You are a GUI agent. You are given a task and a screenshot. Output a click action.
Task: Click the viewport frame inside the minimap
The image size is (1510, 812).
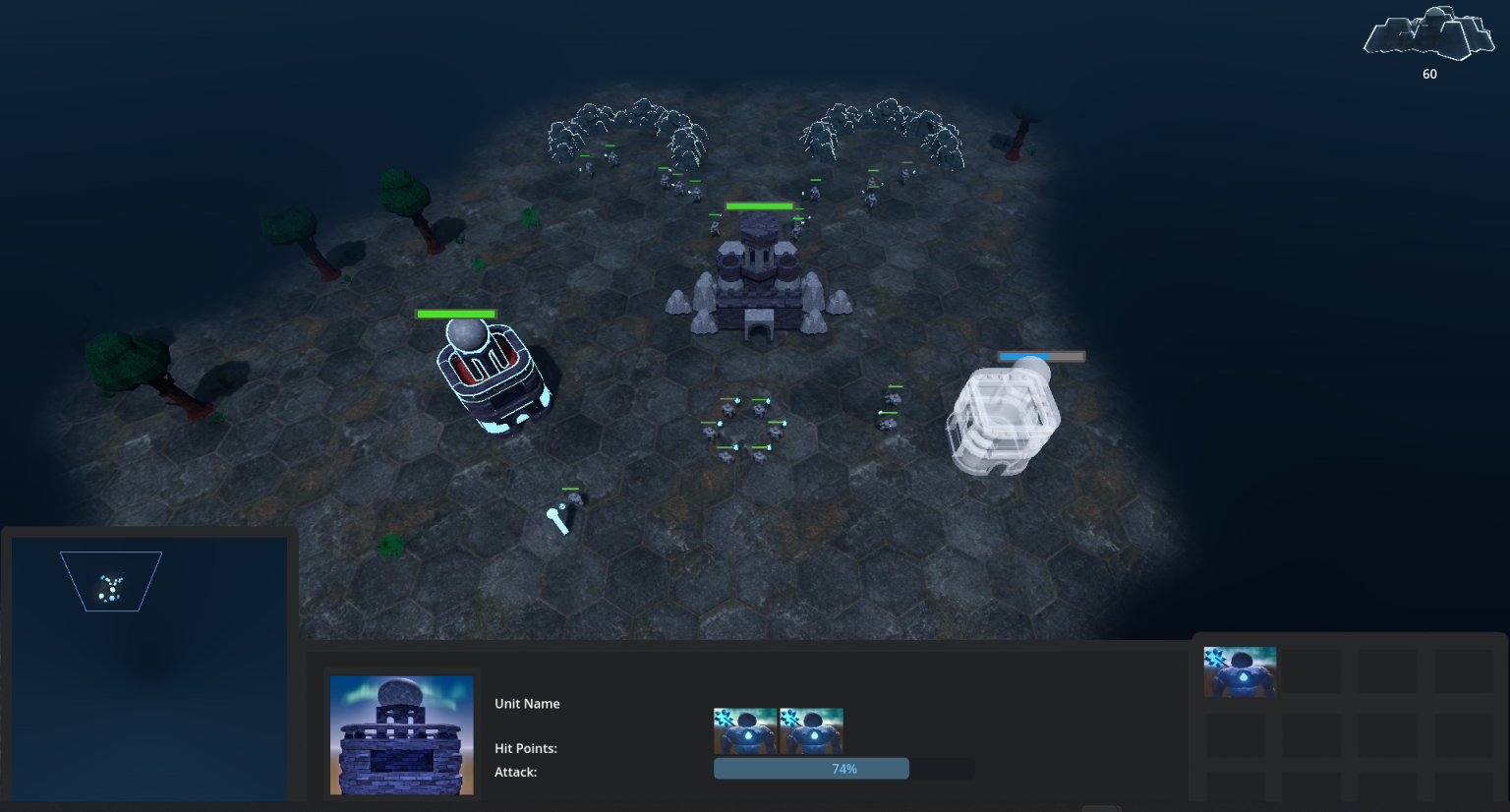[x=111, y=580]
